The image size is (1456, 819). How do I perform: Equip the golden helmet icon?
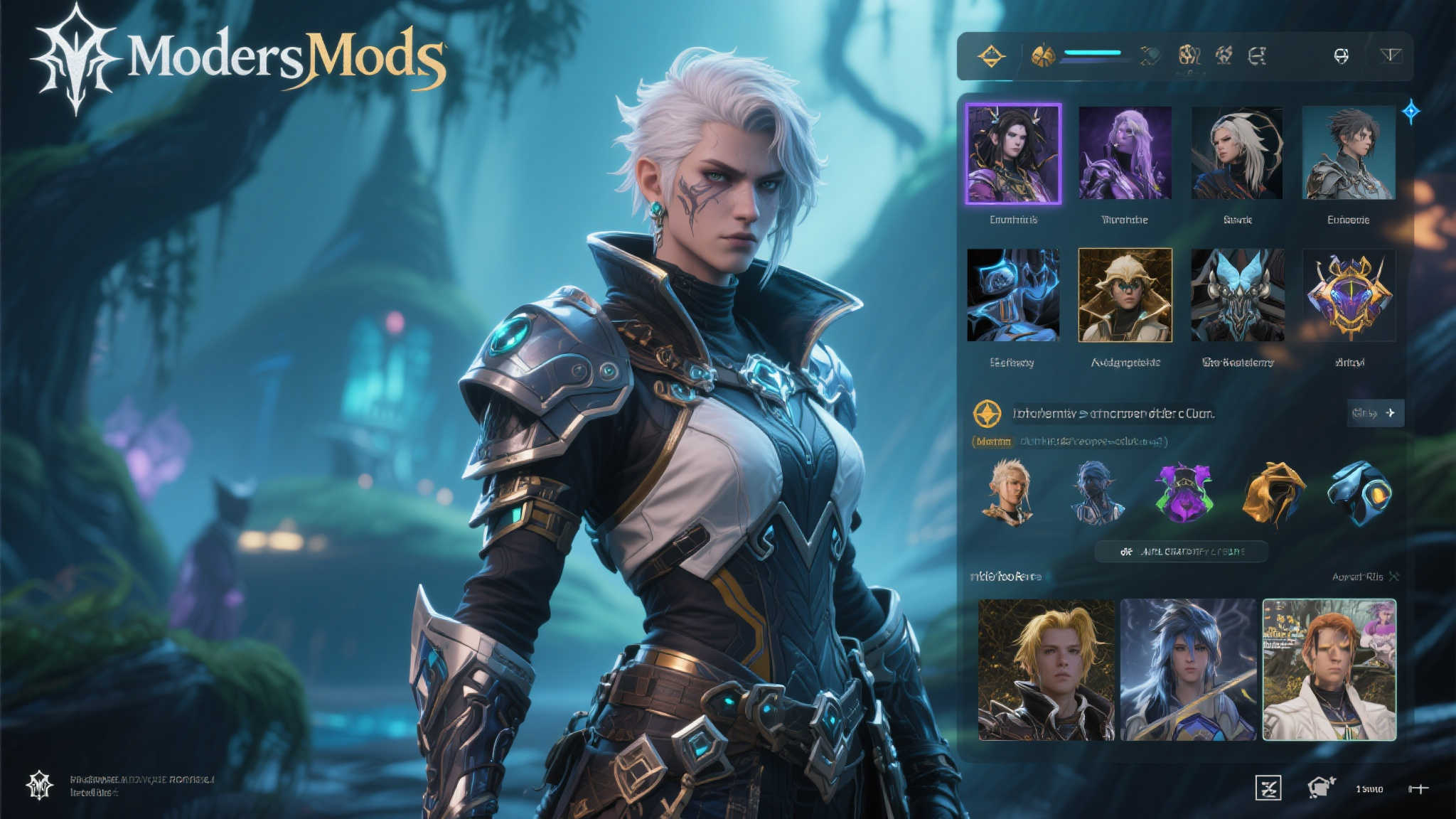pyautogui.click(x=1273, y=492)
